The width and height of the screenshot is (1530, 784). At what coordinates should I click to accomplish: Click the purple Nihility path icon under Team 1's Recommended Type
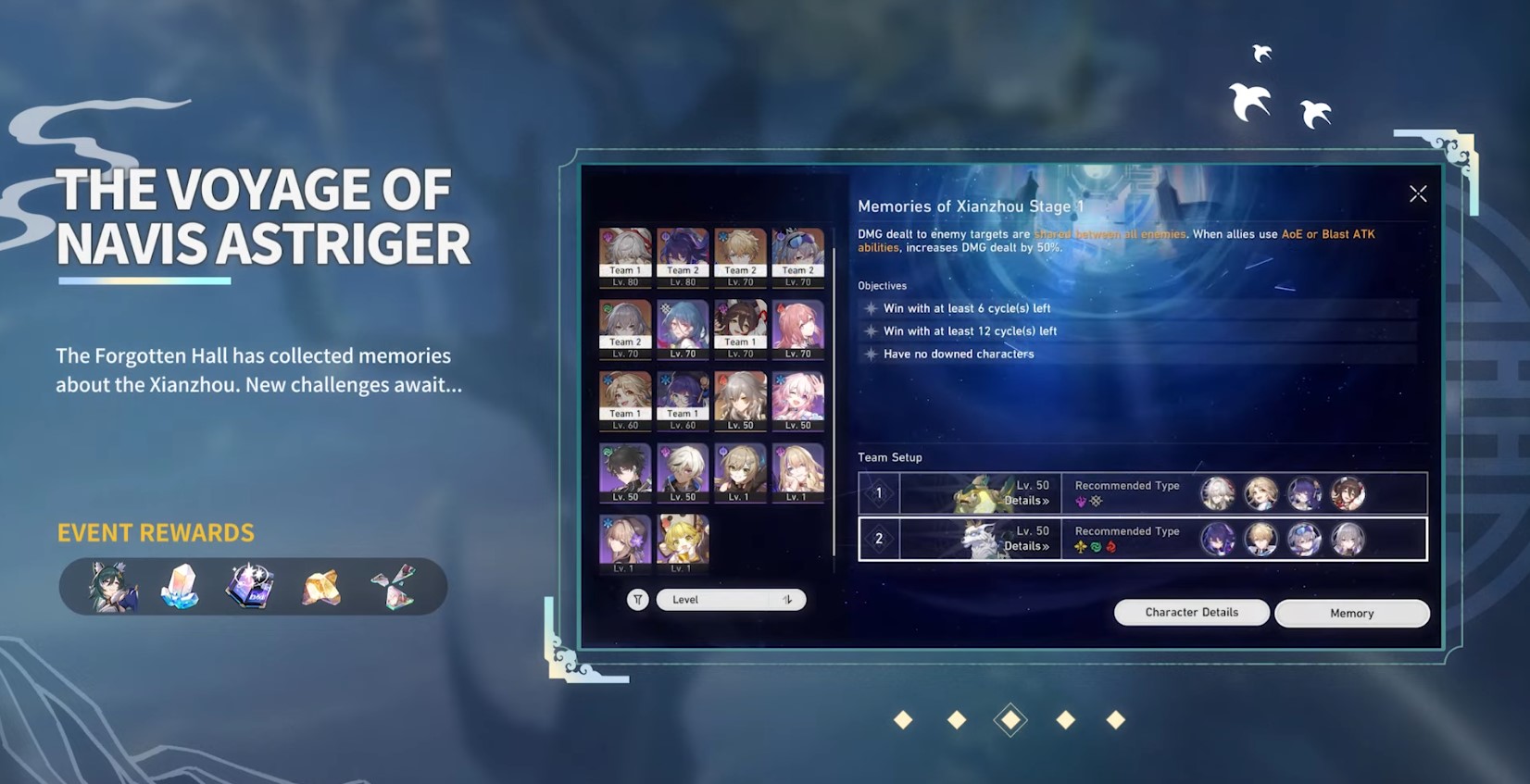[1080, 500]
